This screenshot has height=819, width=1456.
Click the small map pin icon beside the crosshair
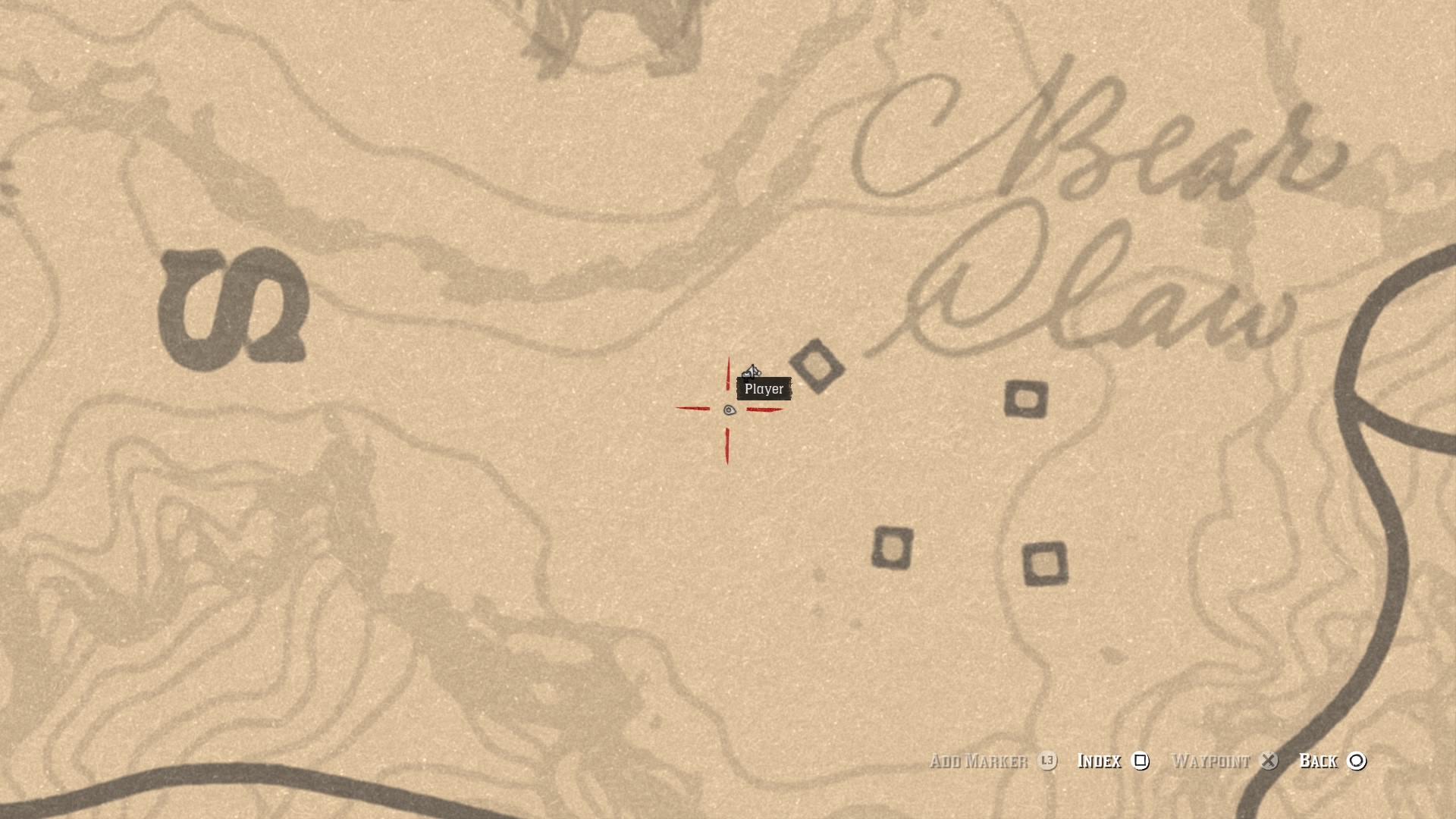[x=730, y=409]
